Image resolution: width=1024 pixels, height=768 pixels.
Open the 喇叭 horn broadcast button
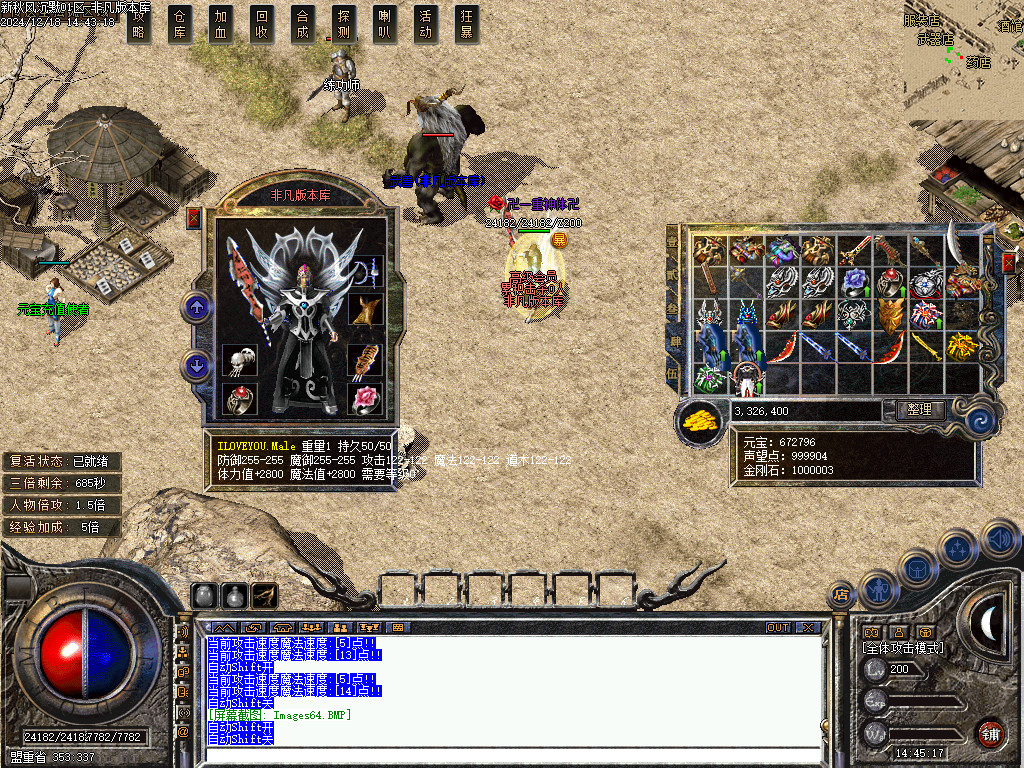point(385,23)
